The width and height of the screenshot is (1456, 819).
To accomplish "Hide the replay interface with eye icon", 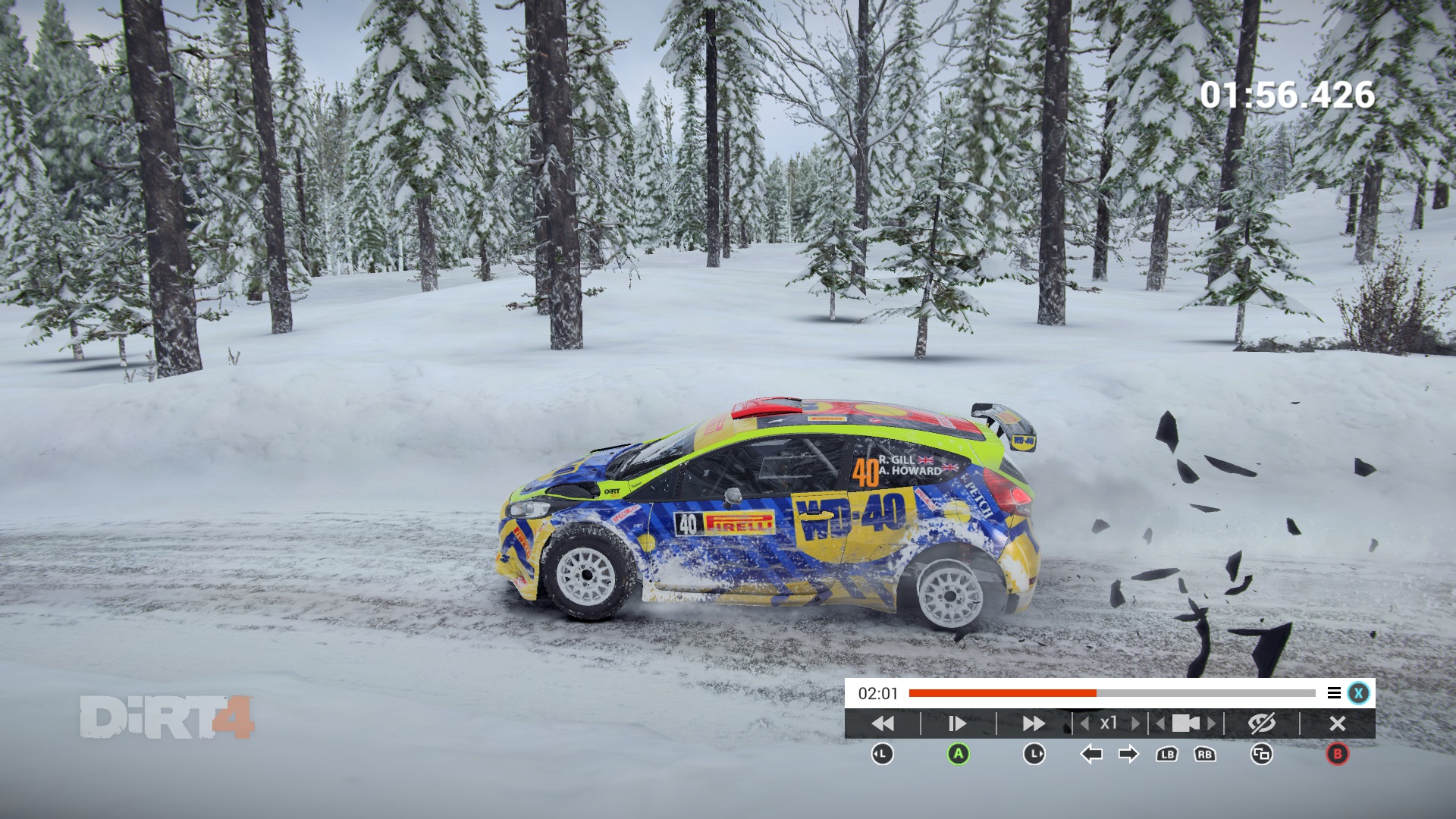I will [1262, 723].
